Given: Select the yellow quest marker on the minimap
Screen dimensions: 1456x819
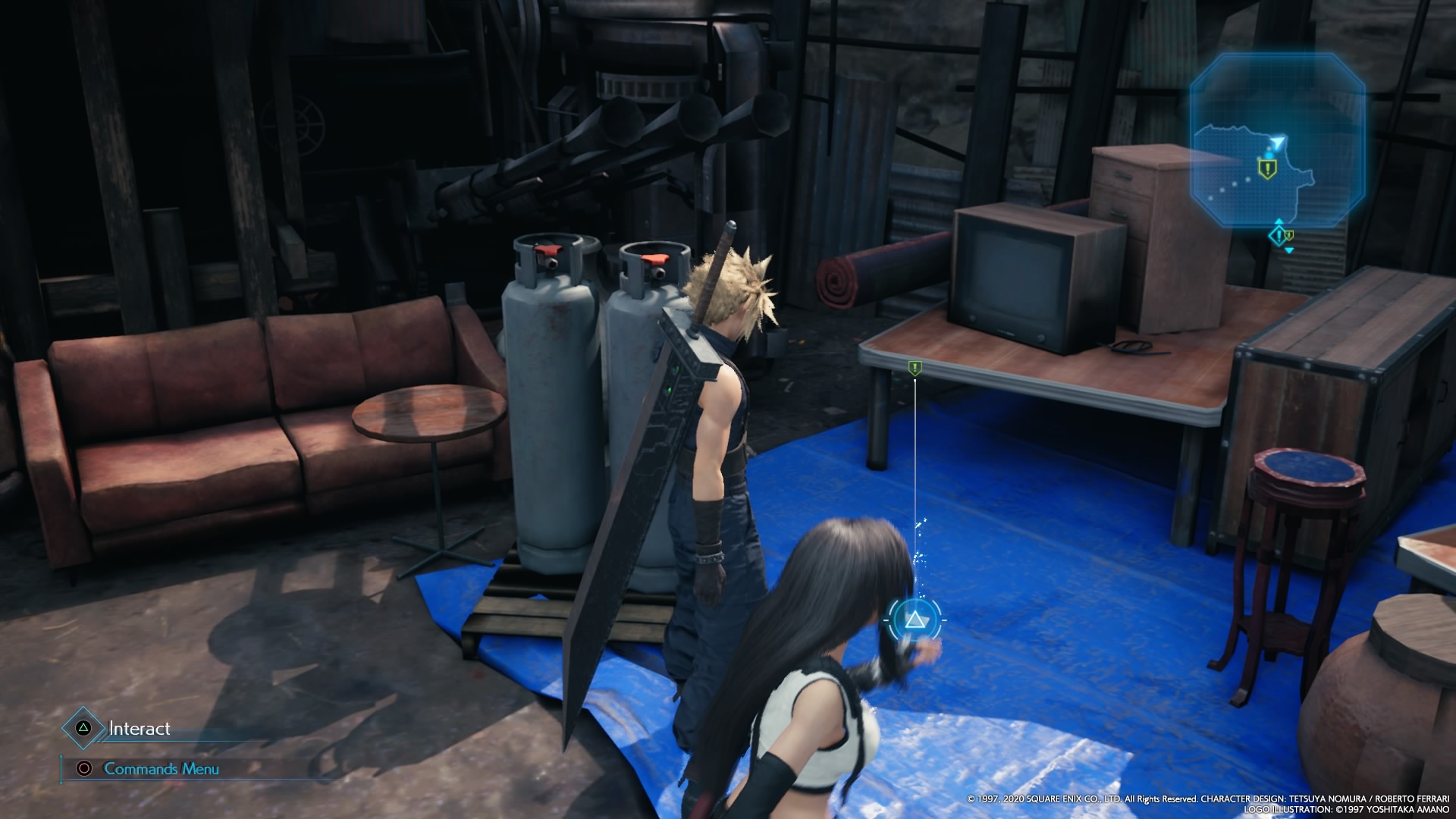Looking at the screenshot, I should (x=1266, y=168).
